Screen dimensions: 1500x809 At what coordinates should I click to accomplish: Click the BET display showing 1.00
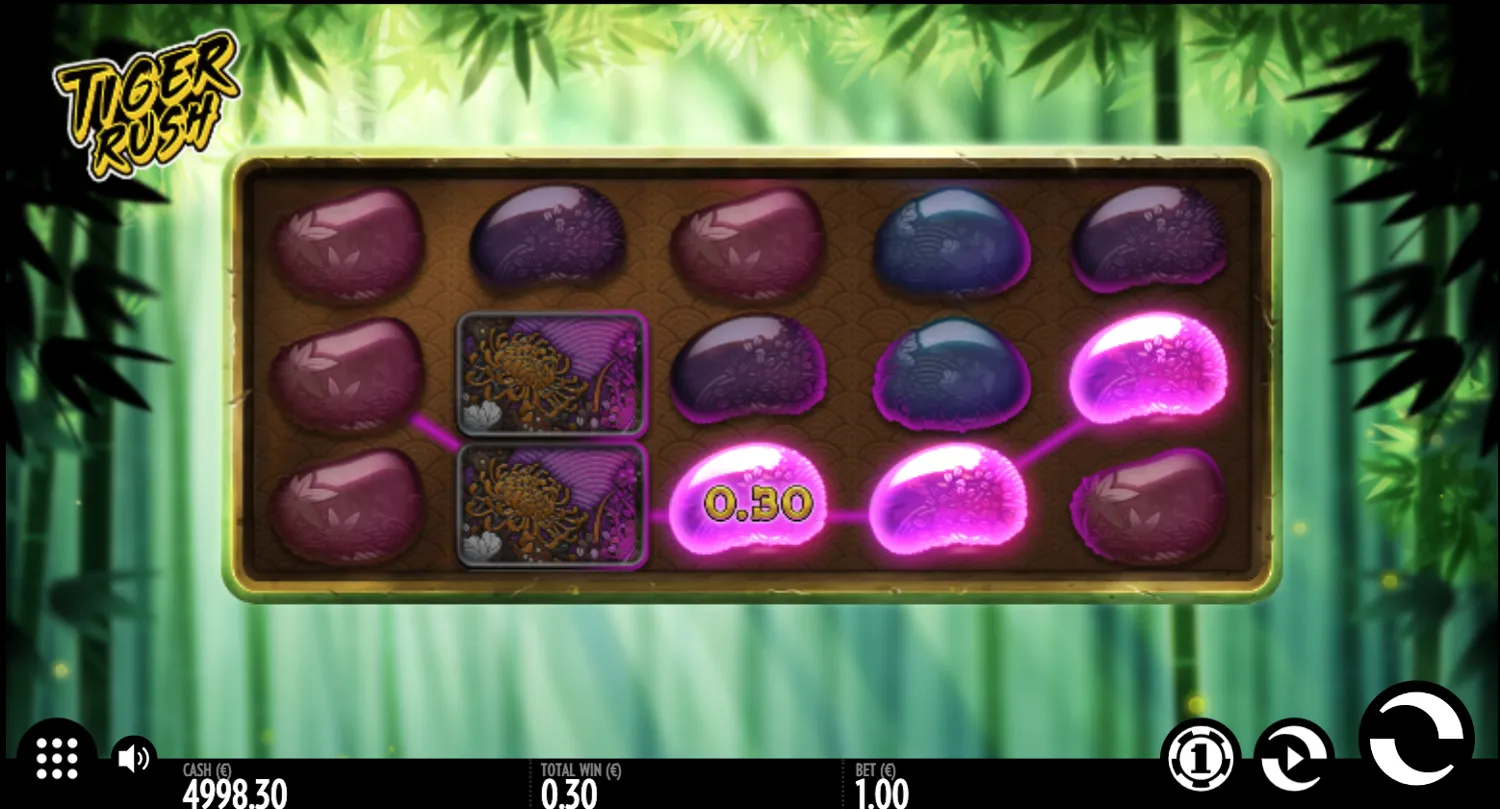[x=880, y=785]
